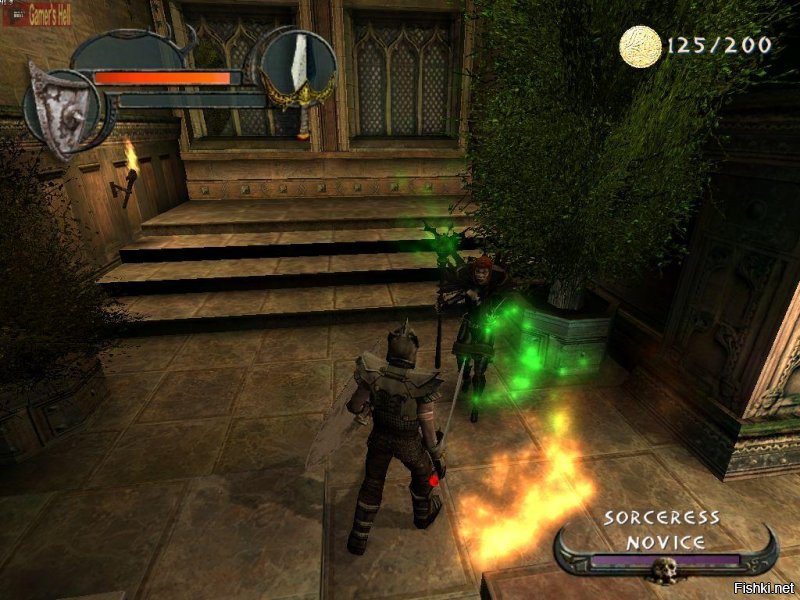Click the gold coin icon
The image size is (800, 600).
(640, 47)
